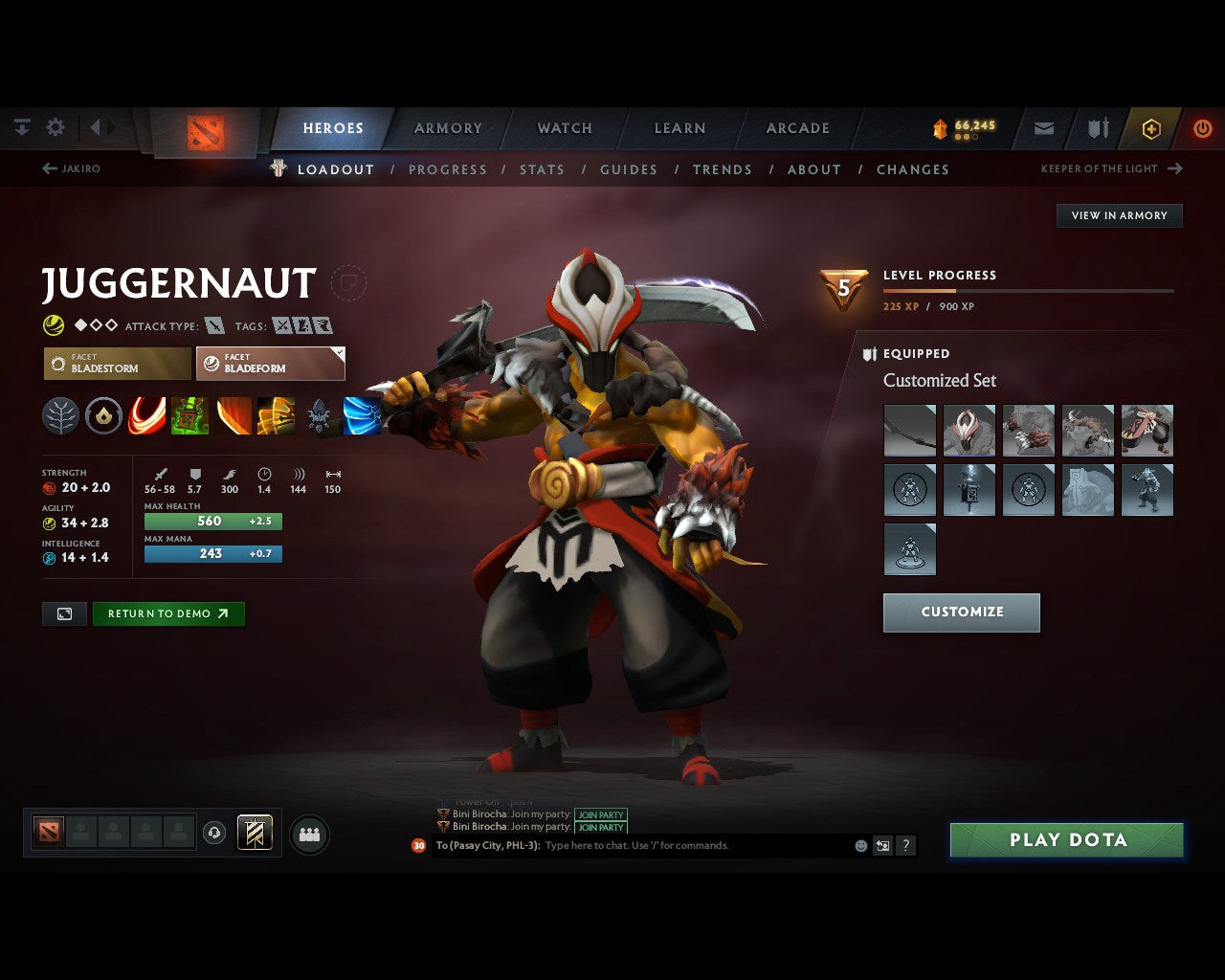Switch to the Armory tab
The height and width of the screenshot is (980, 1225).
448,128
